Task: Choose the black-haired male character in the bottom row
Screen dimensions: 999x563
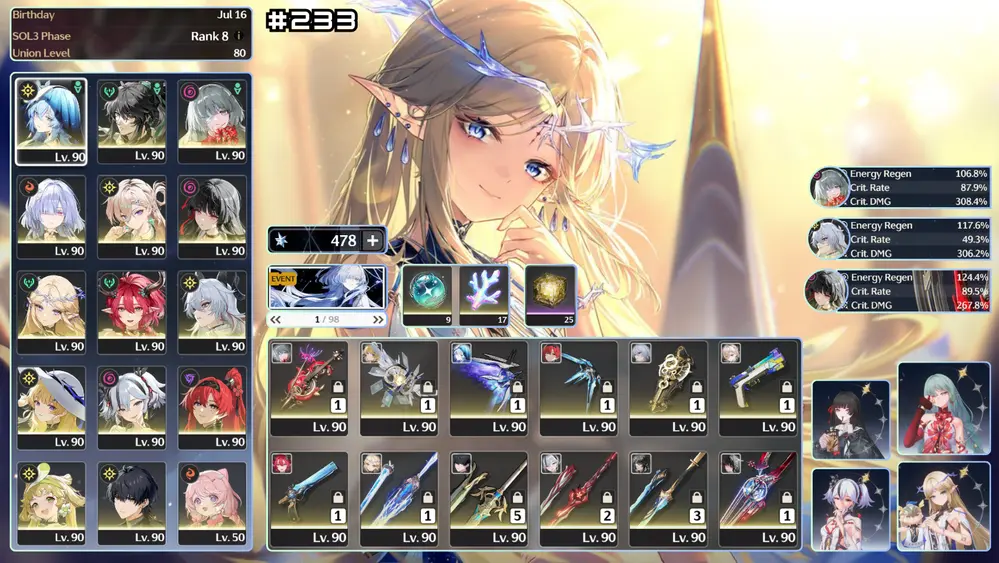Action: (x=132, y=504)
